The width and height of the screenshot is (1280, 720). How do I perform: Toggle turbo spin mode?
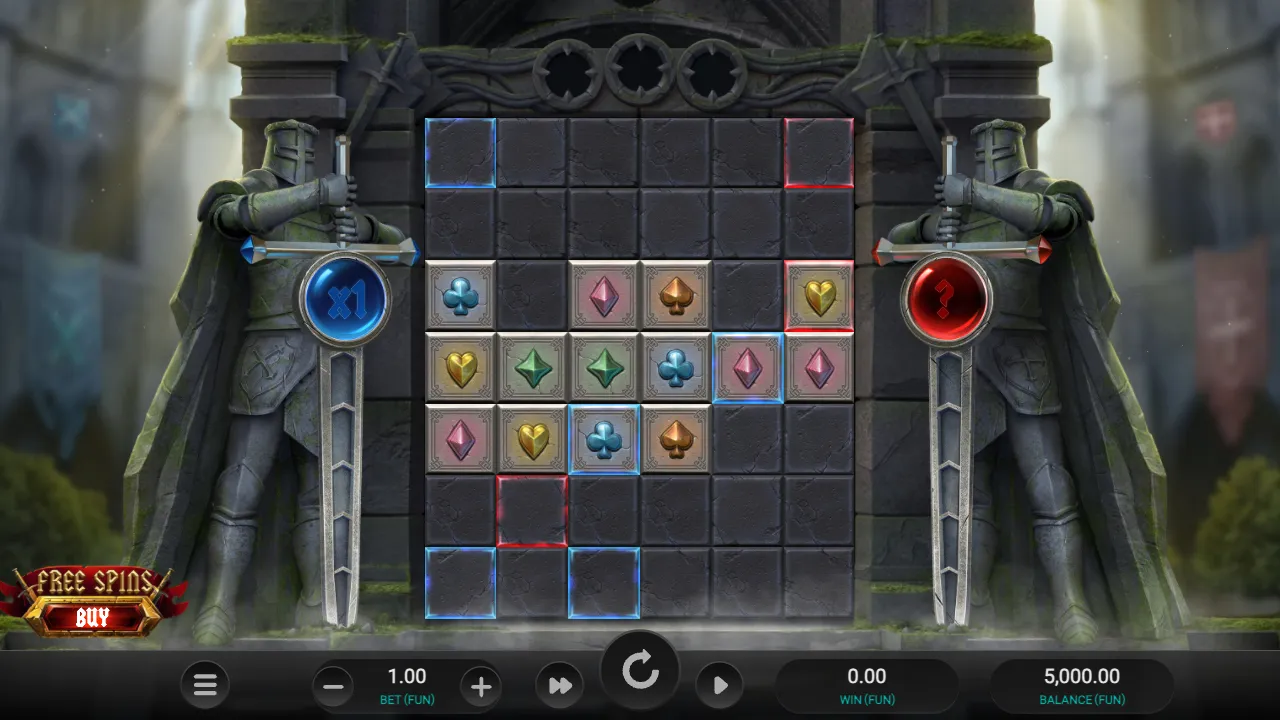point(561,686)
